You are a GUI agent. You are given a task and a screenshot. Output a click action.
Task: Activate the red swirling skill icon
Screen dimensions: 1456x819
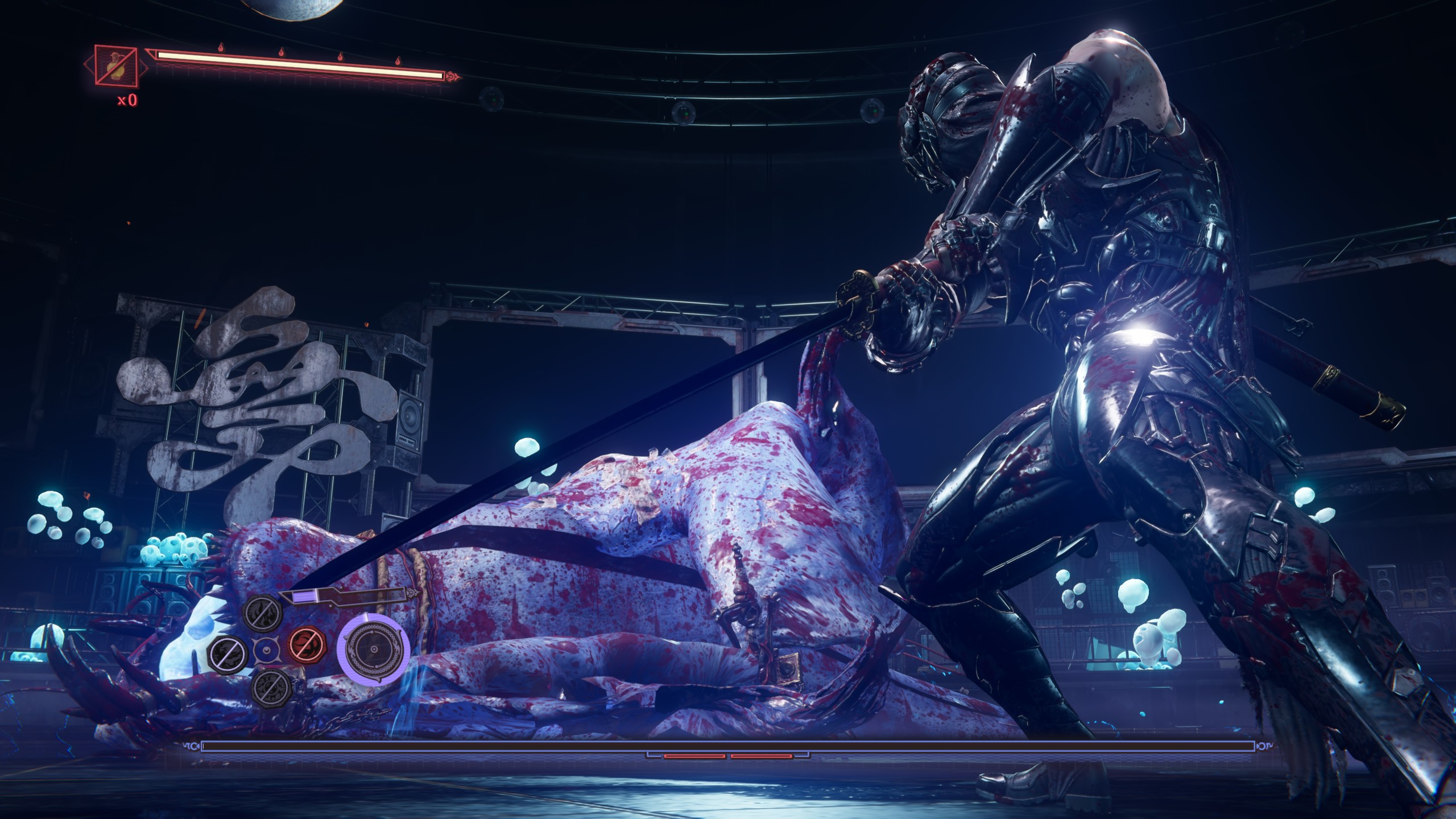307,644
